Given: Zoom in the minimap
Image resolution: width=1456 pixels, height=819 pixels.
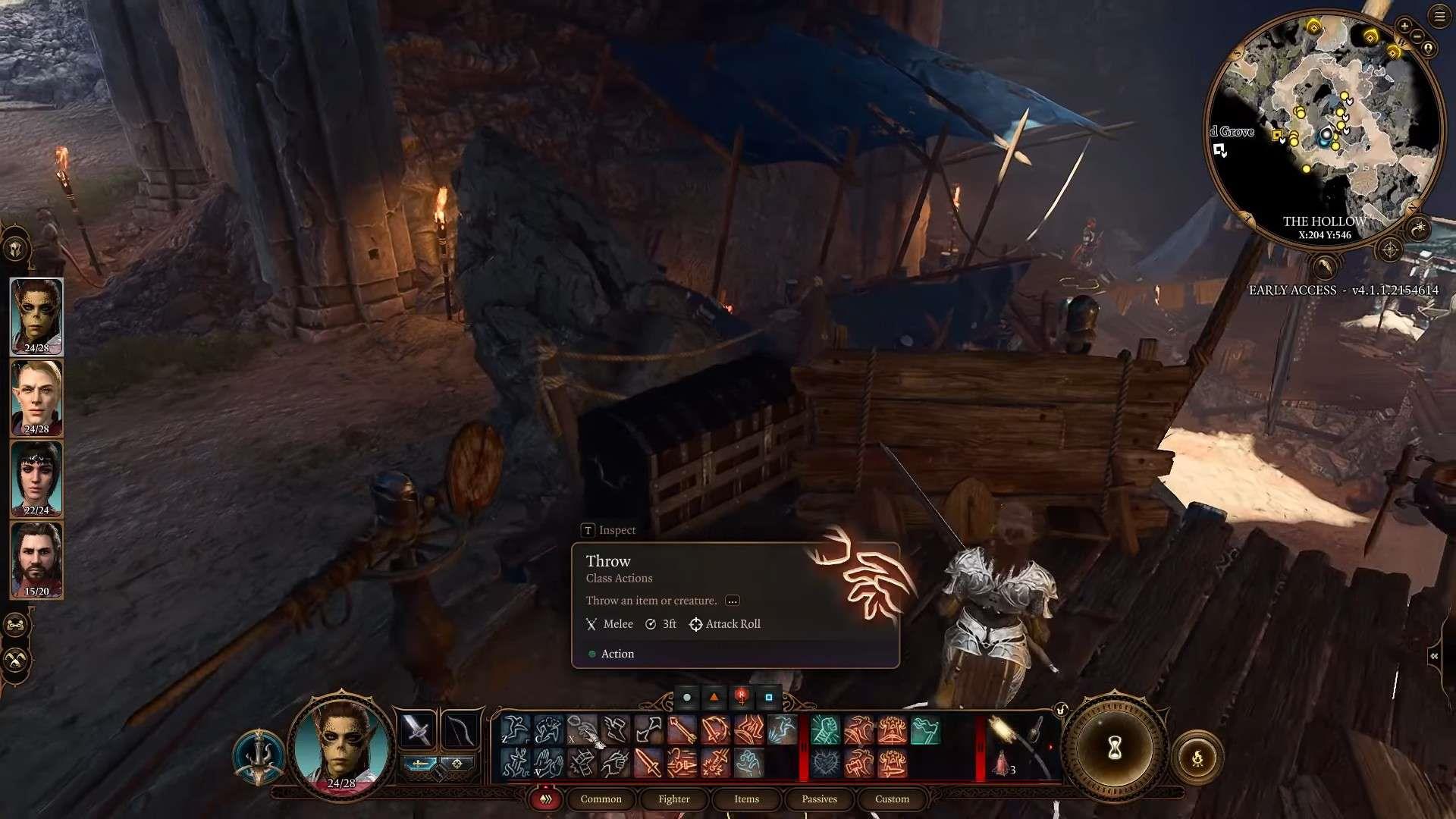Looking at the screenshot, I should (1404, 26).
